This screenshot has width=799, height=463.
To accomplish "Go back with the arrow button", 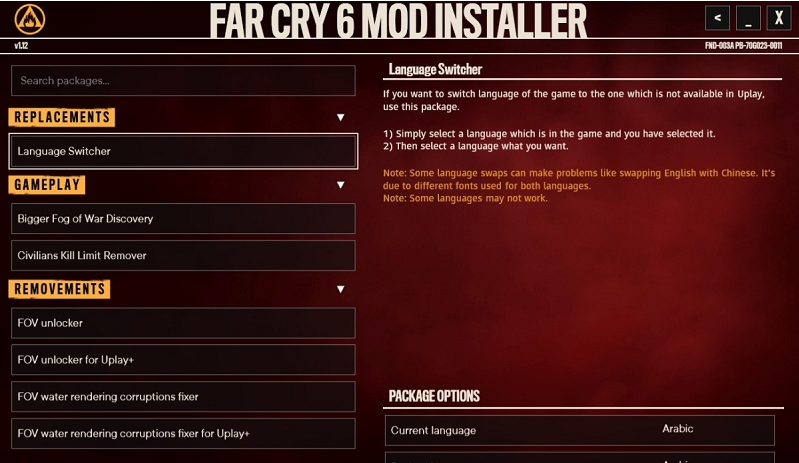I will [717, 18].
